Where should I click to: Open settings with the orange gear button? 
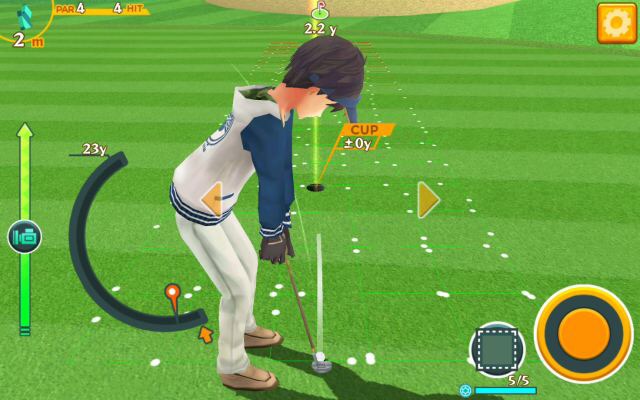click(x=615, y=22)
